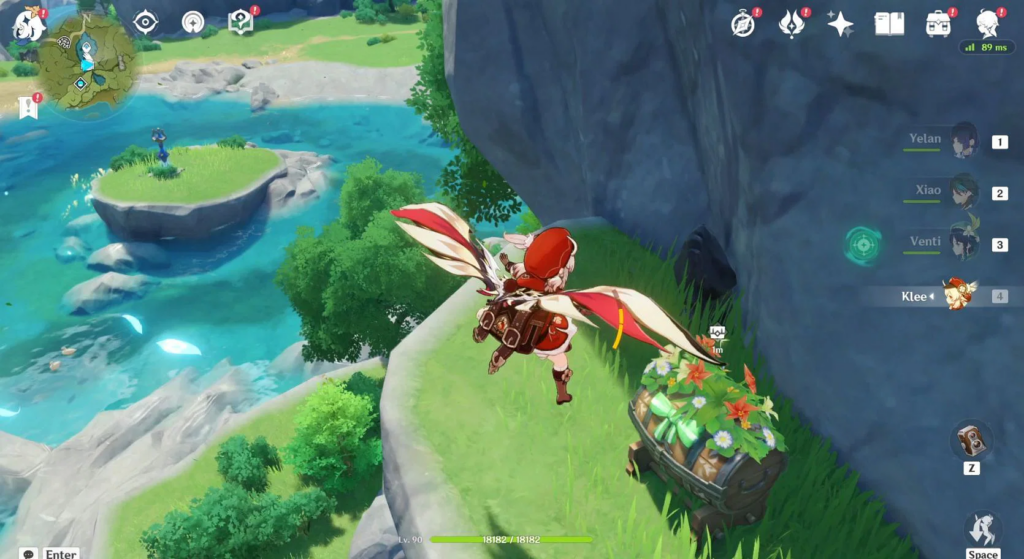Open the circular minimap
The height and width of the screenshot is (559, 1024).
coord(88,65)
